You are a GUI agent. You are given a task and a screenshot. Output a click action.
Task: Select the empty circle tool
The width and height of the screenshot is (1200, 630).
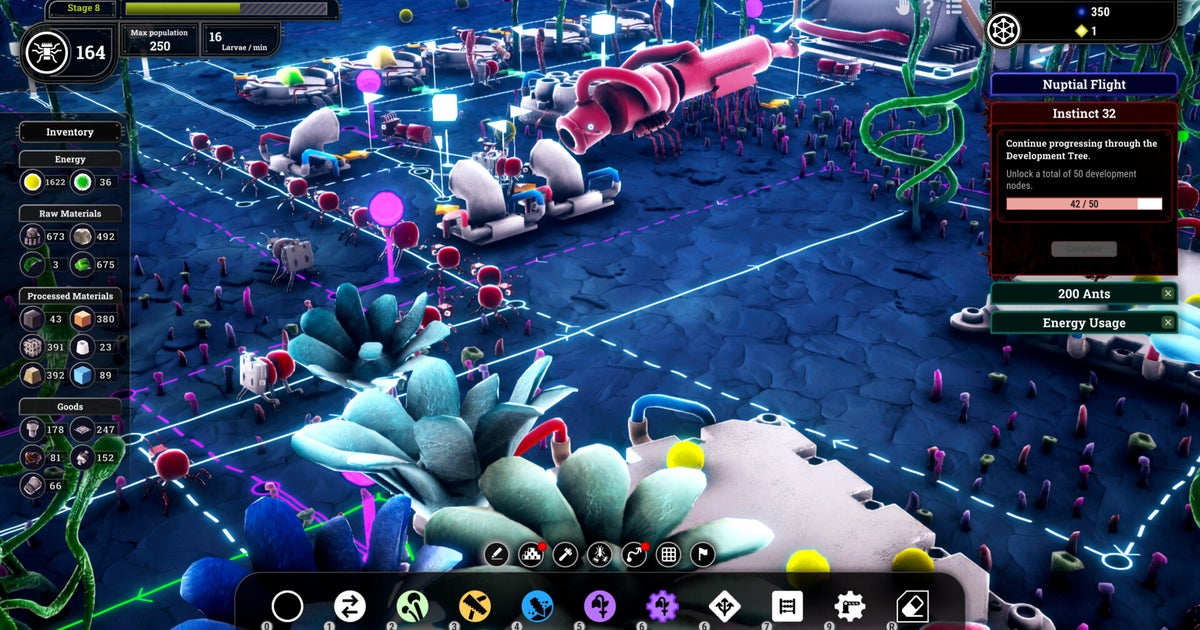pos(287,606)
